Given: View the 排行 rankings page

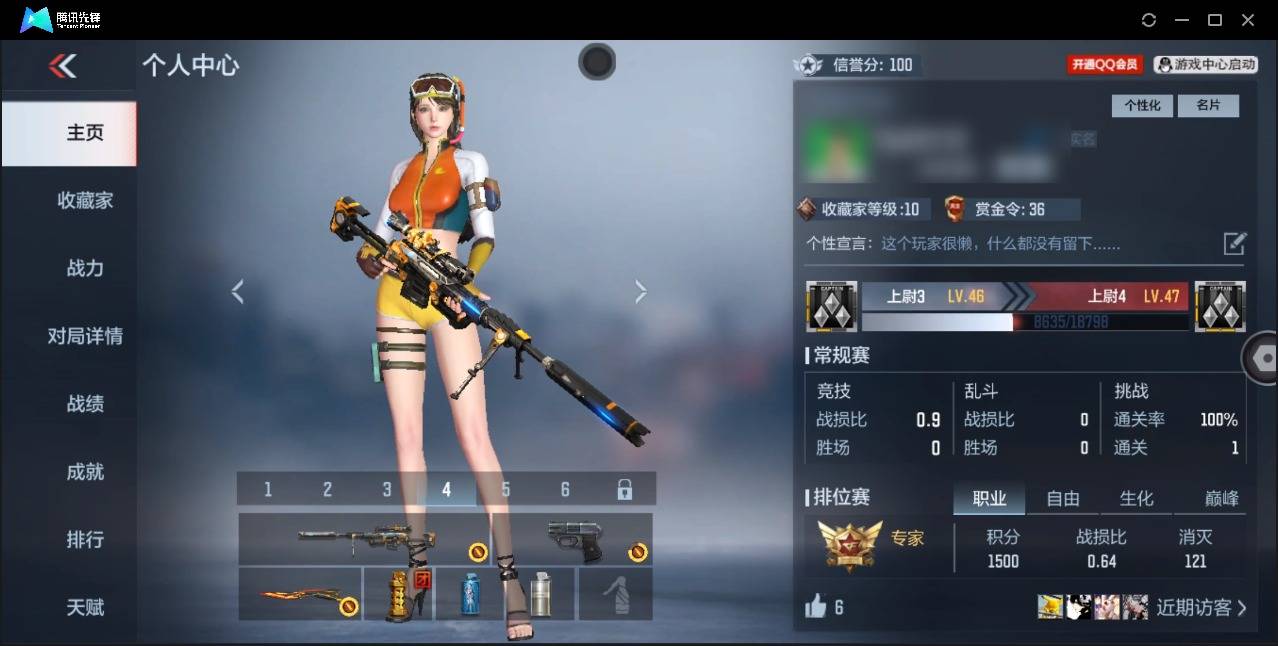Looking at the screenshot, I should (84, 540).
